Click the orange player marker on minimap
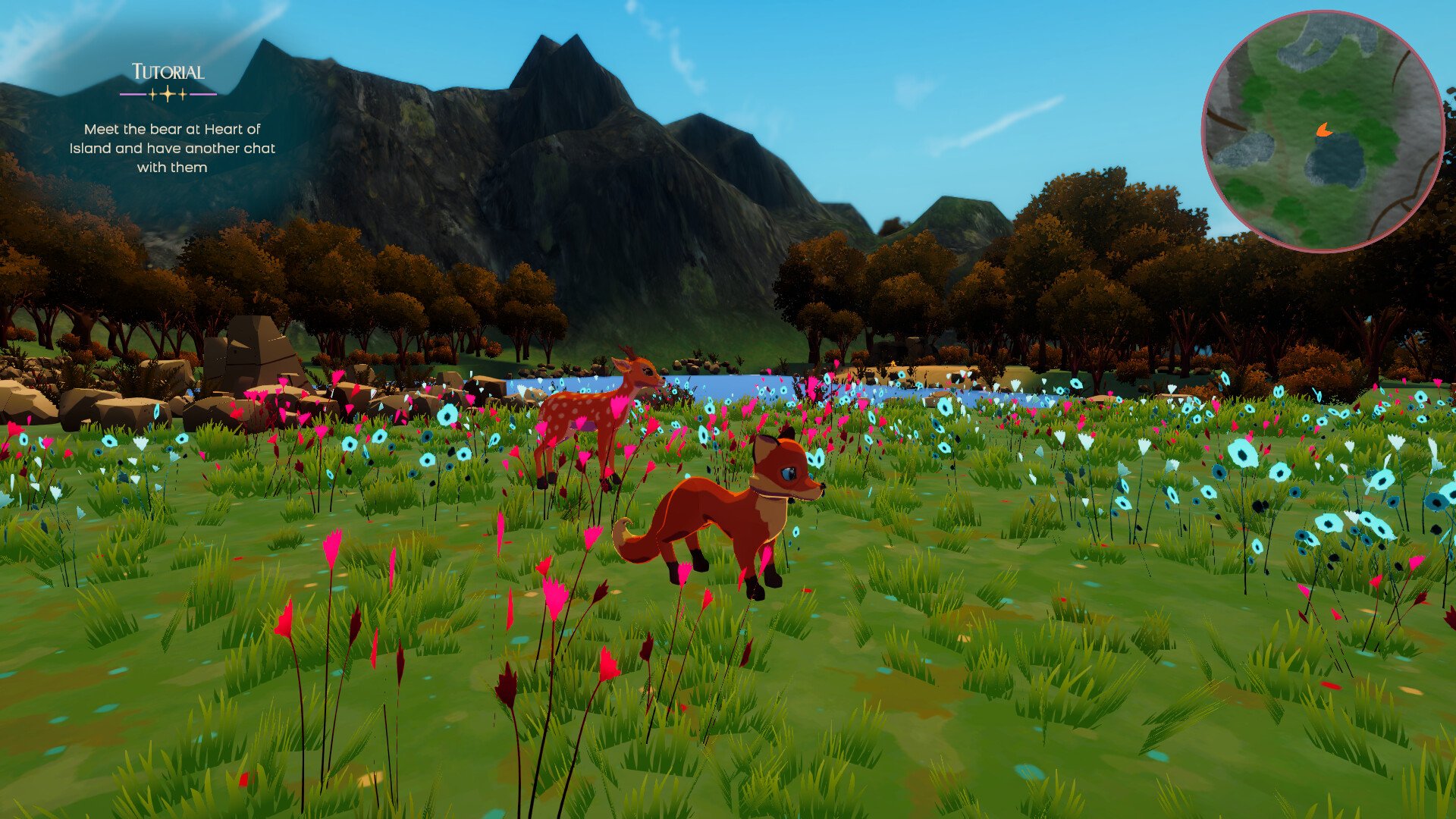This screenshot has width=1456, height=819. 1323,130
